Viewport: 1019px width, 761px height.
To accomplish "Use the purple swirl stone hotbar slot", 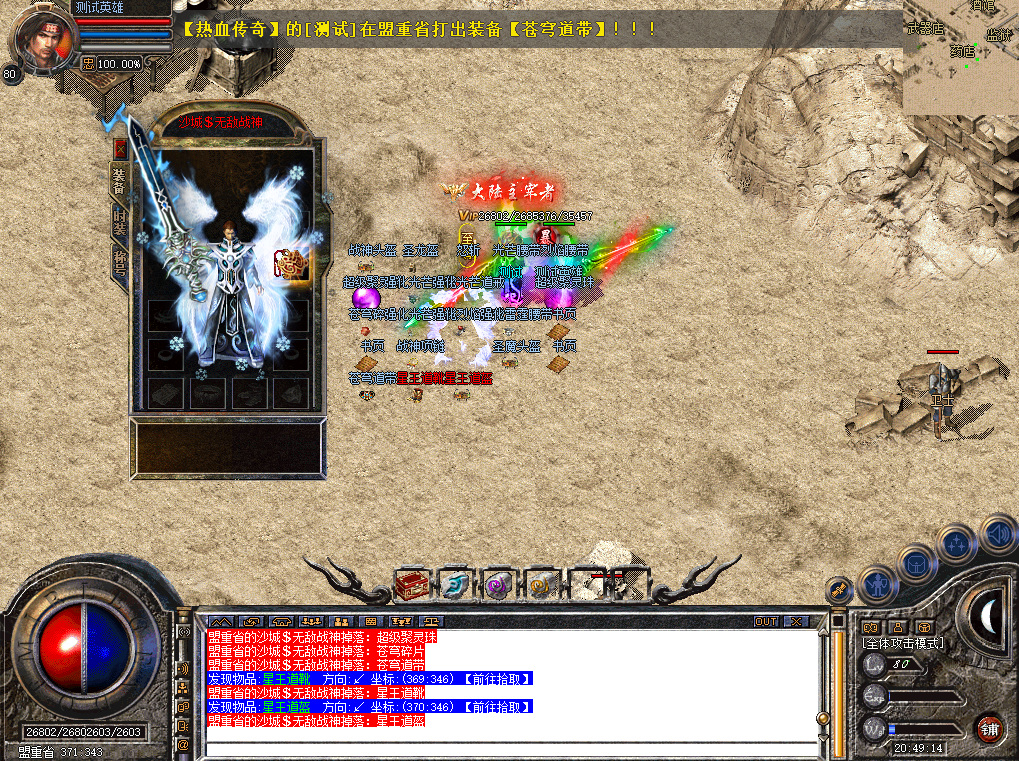I will pyautogui.click(x=497, y=585).
